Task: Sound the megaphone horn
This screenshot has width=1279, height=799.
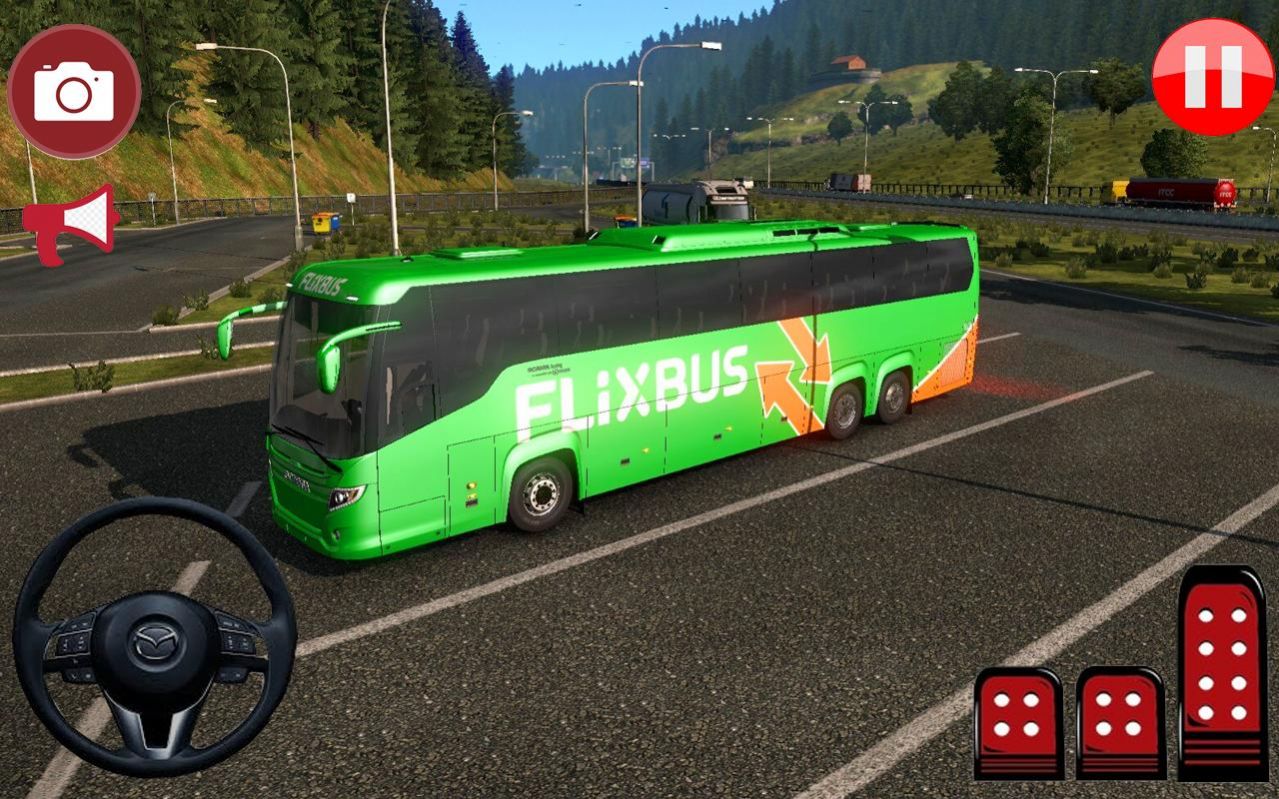Action: (70, 224)
